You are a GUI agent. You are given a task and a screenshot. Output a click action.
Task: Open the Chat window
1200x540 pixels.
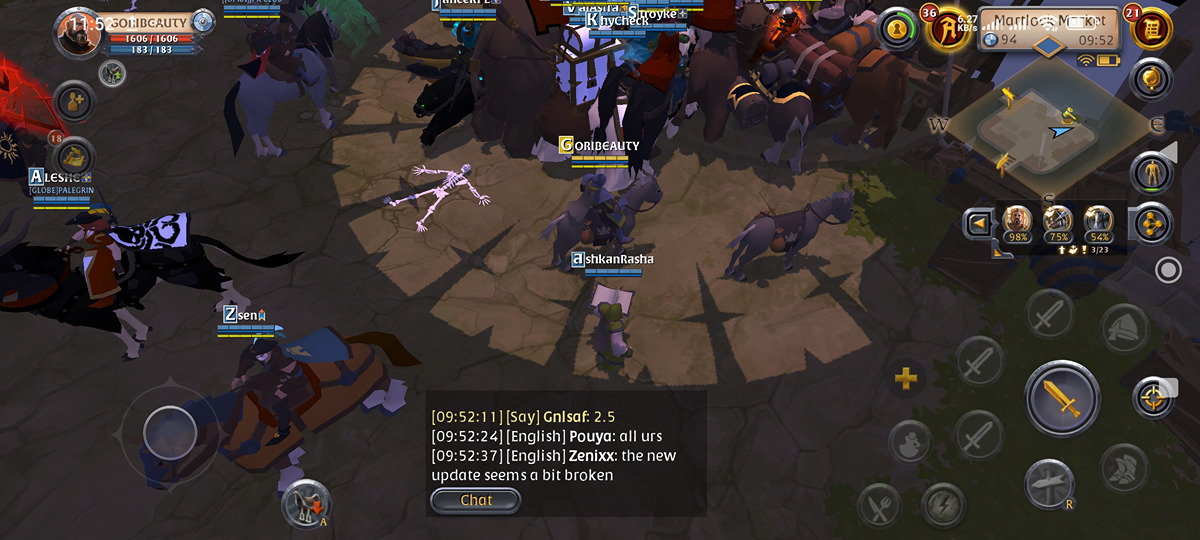(x=476, y=500)
